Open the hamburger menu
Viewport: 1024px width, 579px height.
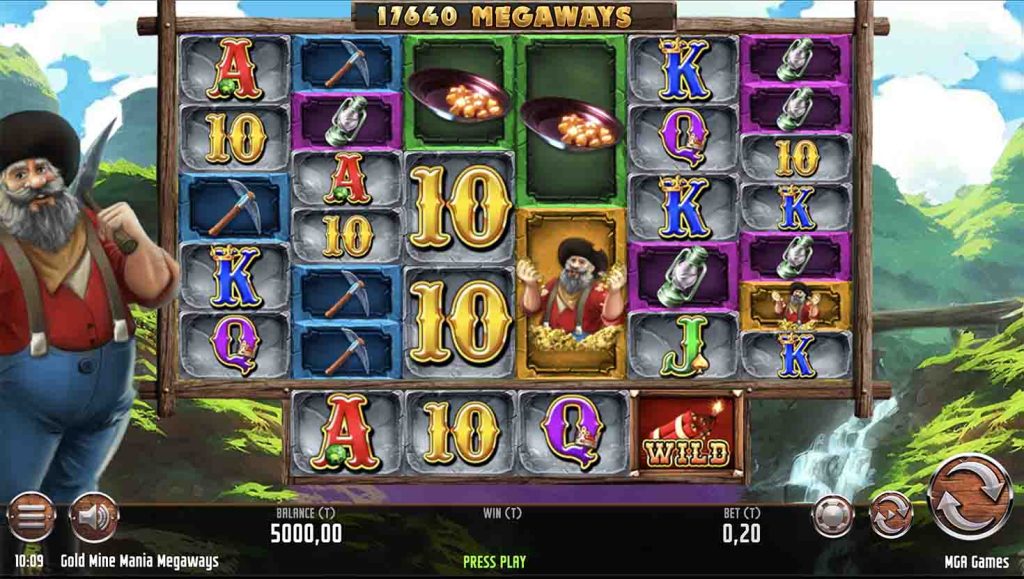(31, 518)
